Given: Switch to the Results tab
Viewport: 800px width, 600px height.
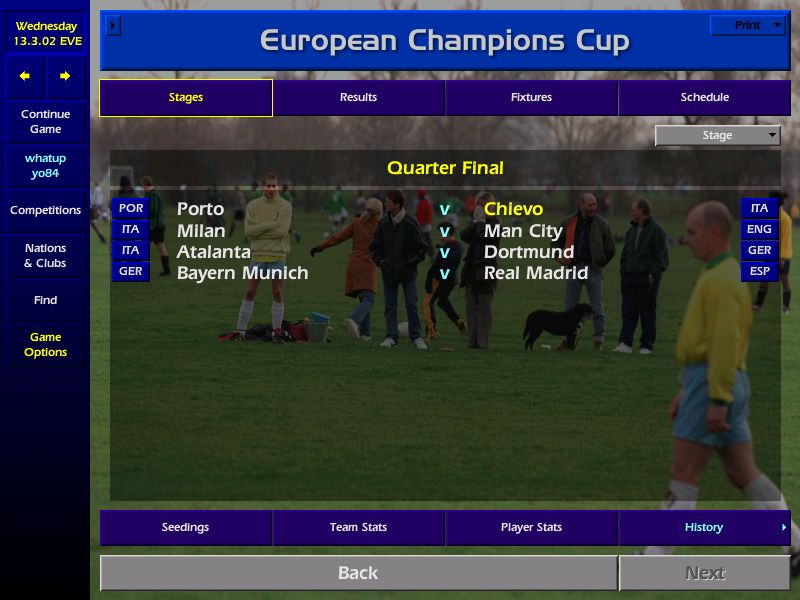Looking at the screenshot, I should click(x=358, y=97).
